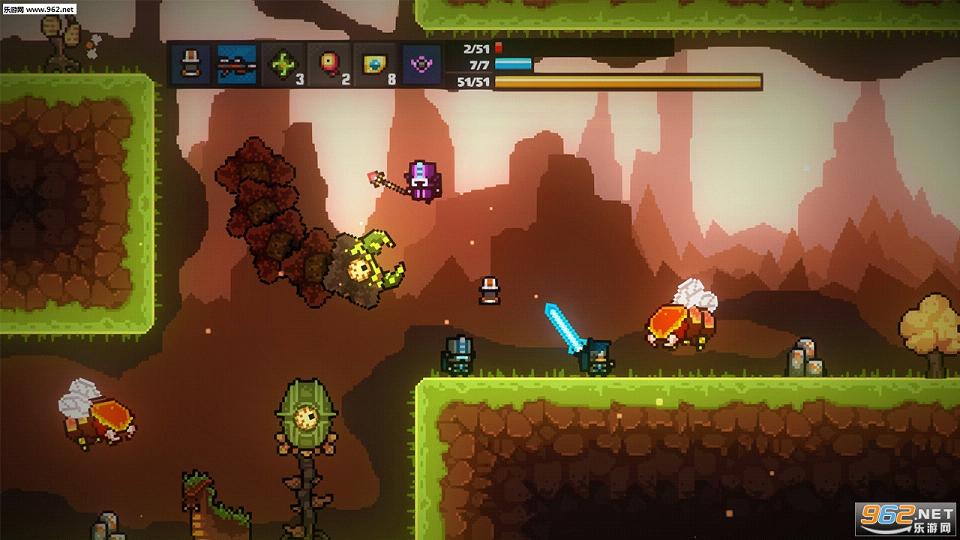This screenshot has height=540, width=960.
Task: Choose the red eyeball item slot
Action: coord(328,65)
